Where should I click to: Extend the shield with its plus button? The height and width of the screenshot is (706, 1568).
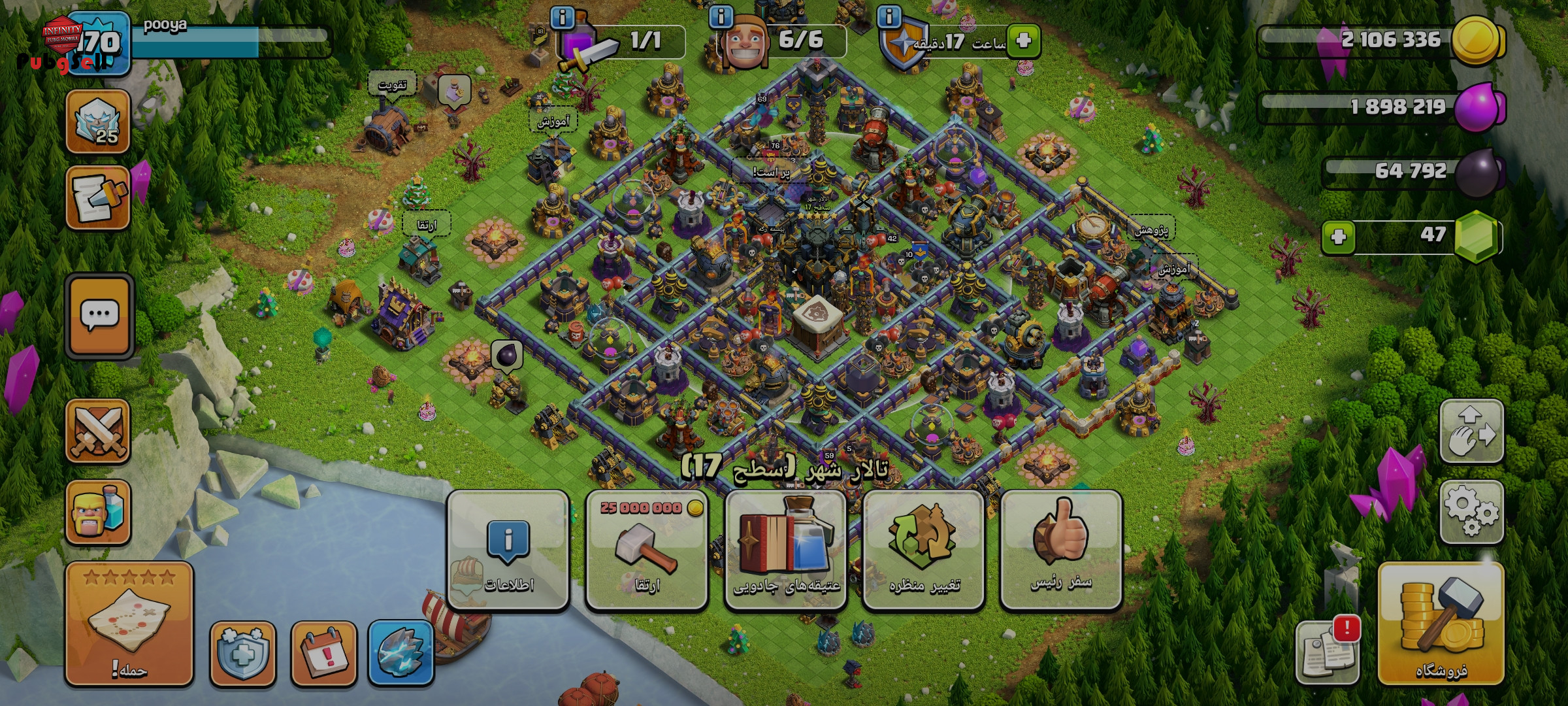[1023, 41]
